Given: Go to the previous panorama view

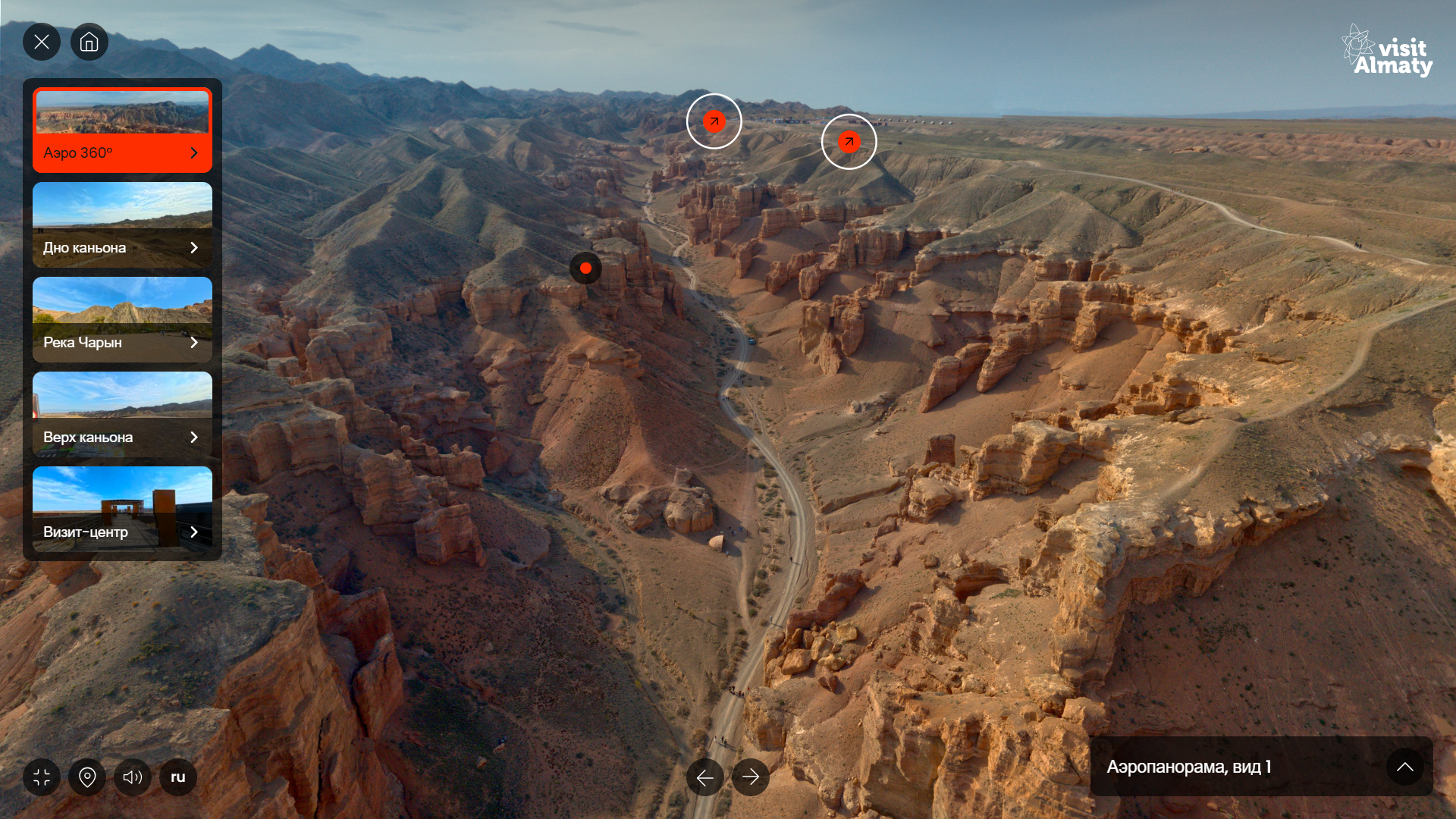Looking at the screenshot, I should point(705,777).
